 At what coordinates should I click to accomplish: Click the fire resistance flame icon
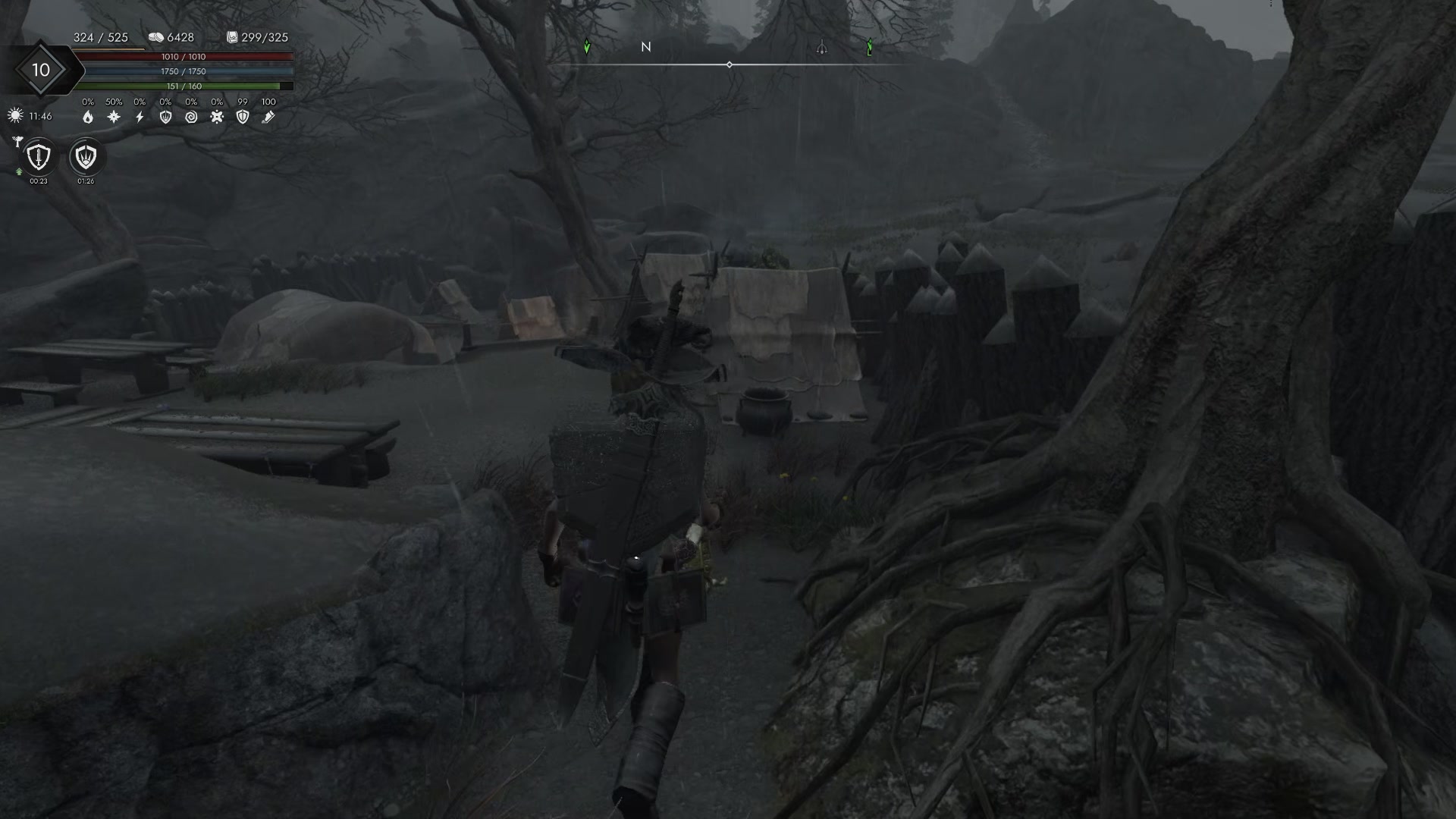tap(89, 116)
